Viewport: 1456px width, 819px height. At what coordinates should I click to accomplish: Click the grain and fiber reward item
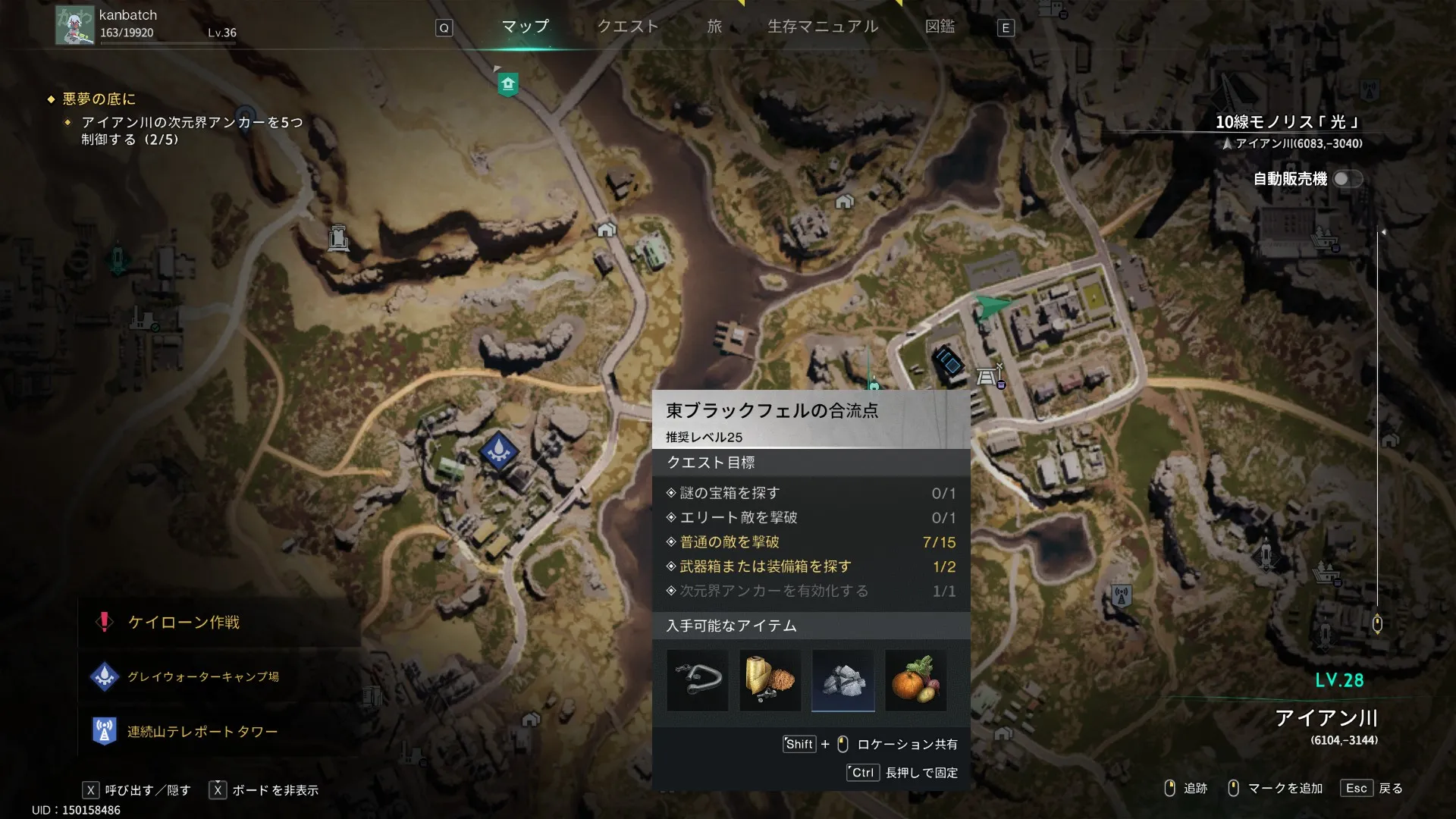770,680
